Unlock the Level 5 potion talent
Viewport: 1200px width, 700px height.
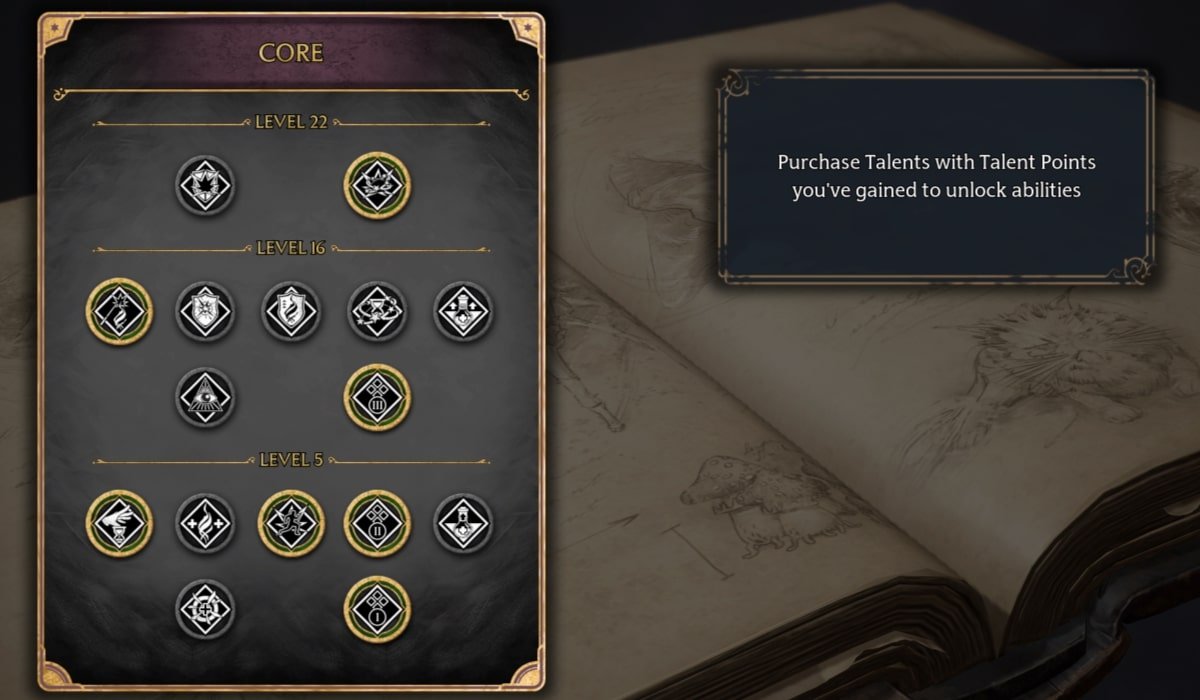[463, 523]
